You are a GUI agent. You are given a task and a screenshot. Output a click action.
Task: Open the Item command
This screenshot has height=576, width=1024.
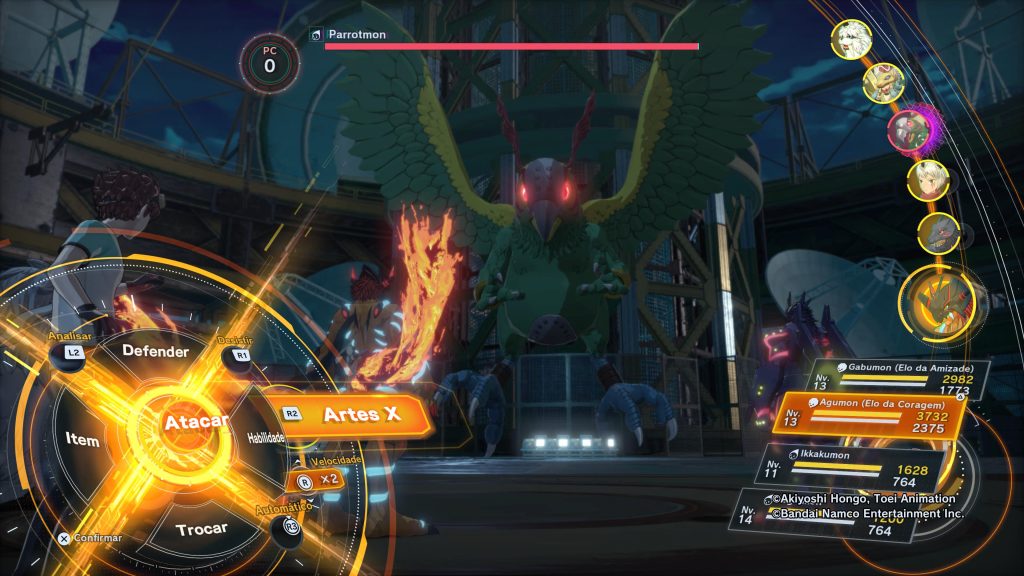pyautogui.click(x=83, y=438)
